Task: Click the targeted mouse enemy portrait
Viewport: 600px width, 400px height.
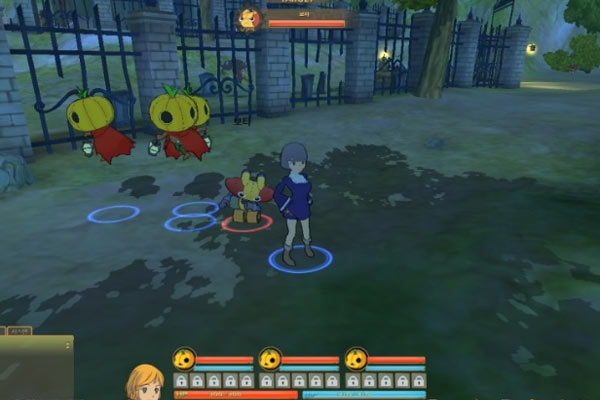Action: [248, 19]
